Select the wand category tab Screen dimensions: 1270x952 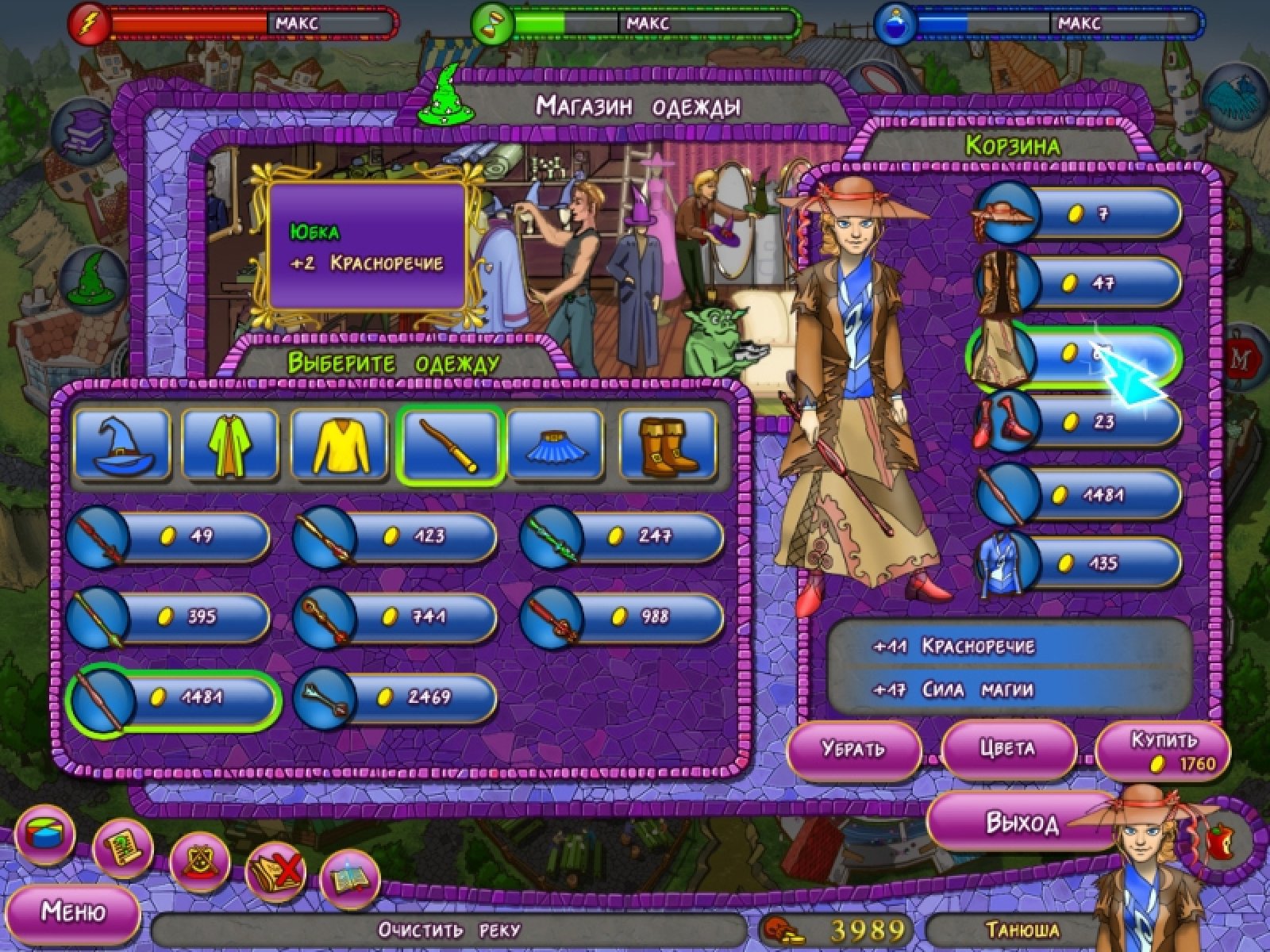point(449,445)
